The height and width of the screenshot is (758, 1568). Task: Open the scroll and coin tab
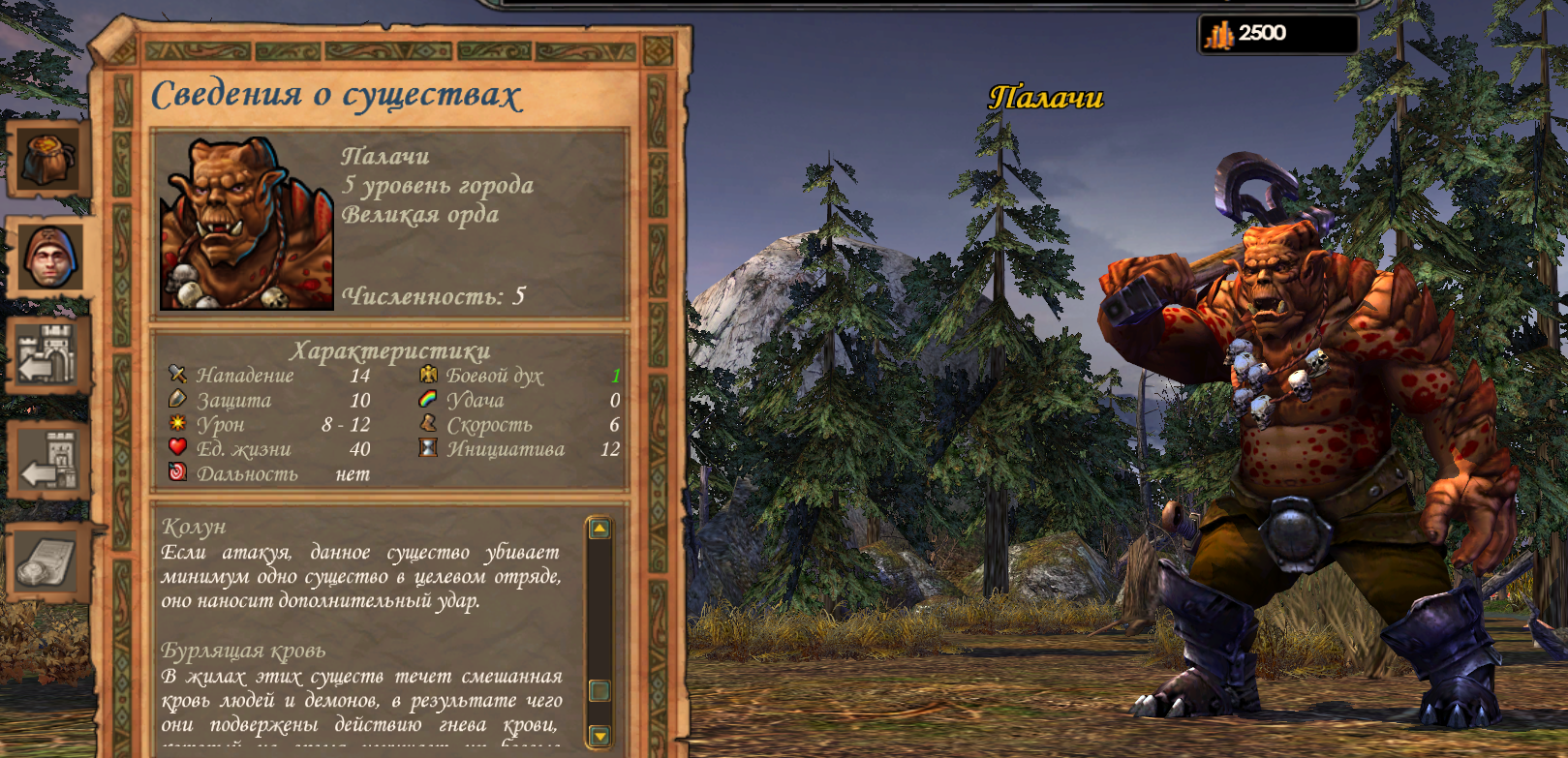[46, 561]
